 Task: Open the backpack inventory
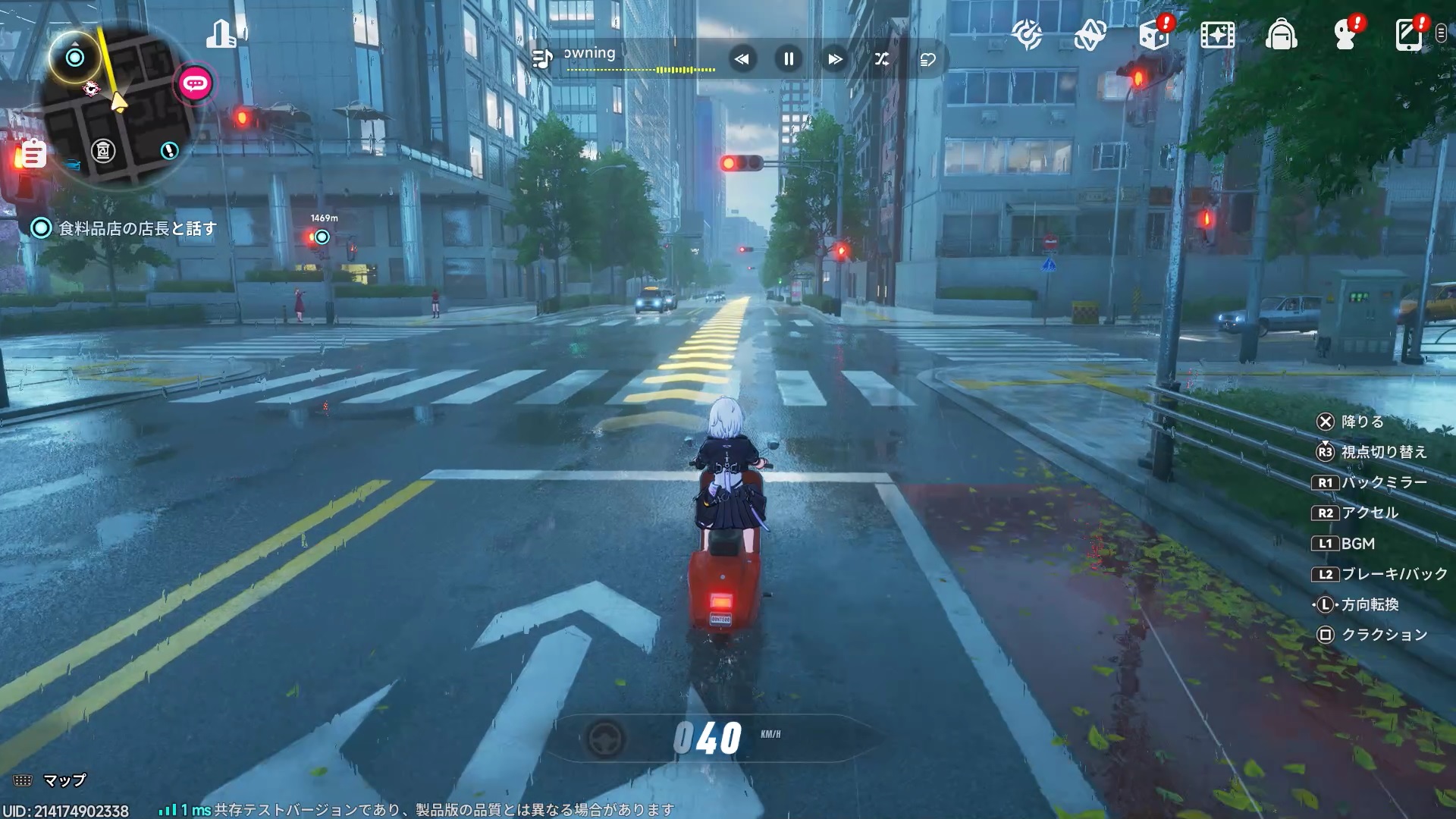tap(1281, 35)
